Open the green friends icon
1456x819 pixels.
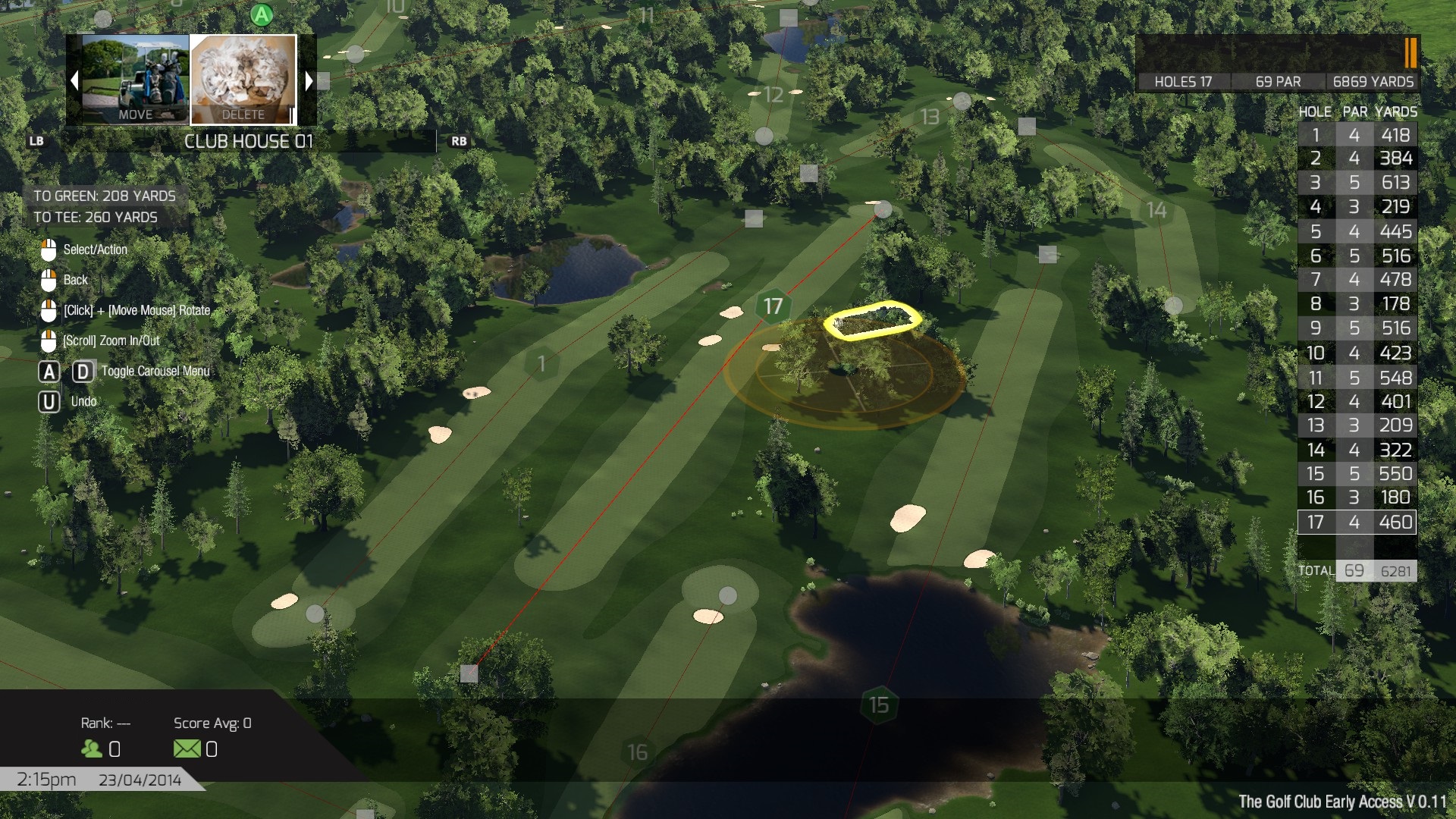(92, 749)
